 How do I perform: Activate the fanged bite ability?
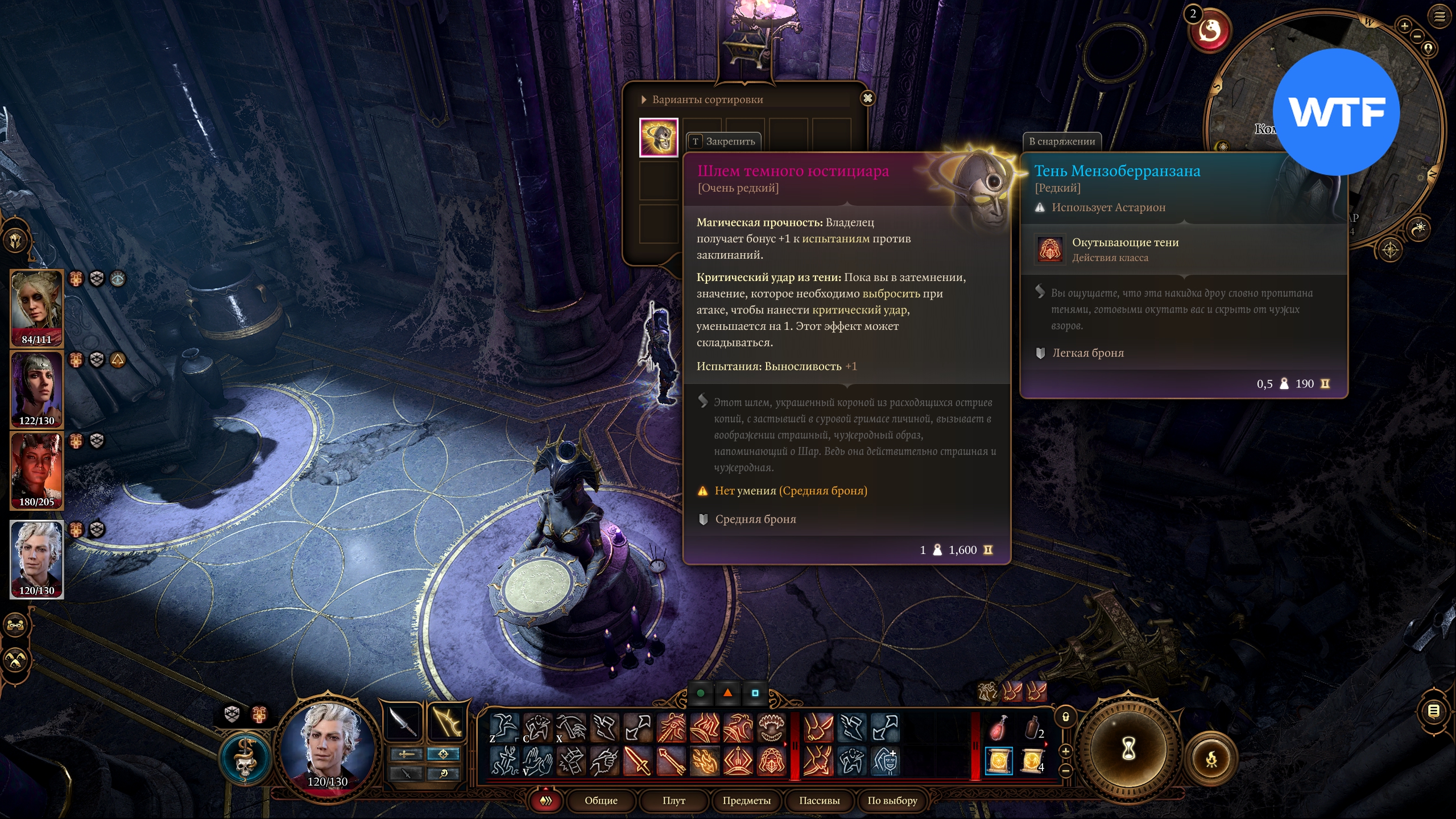point(771,727)
